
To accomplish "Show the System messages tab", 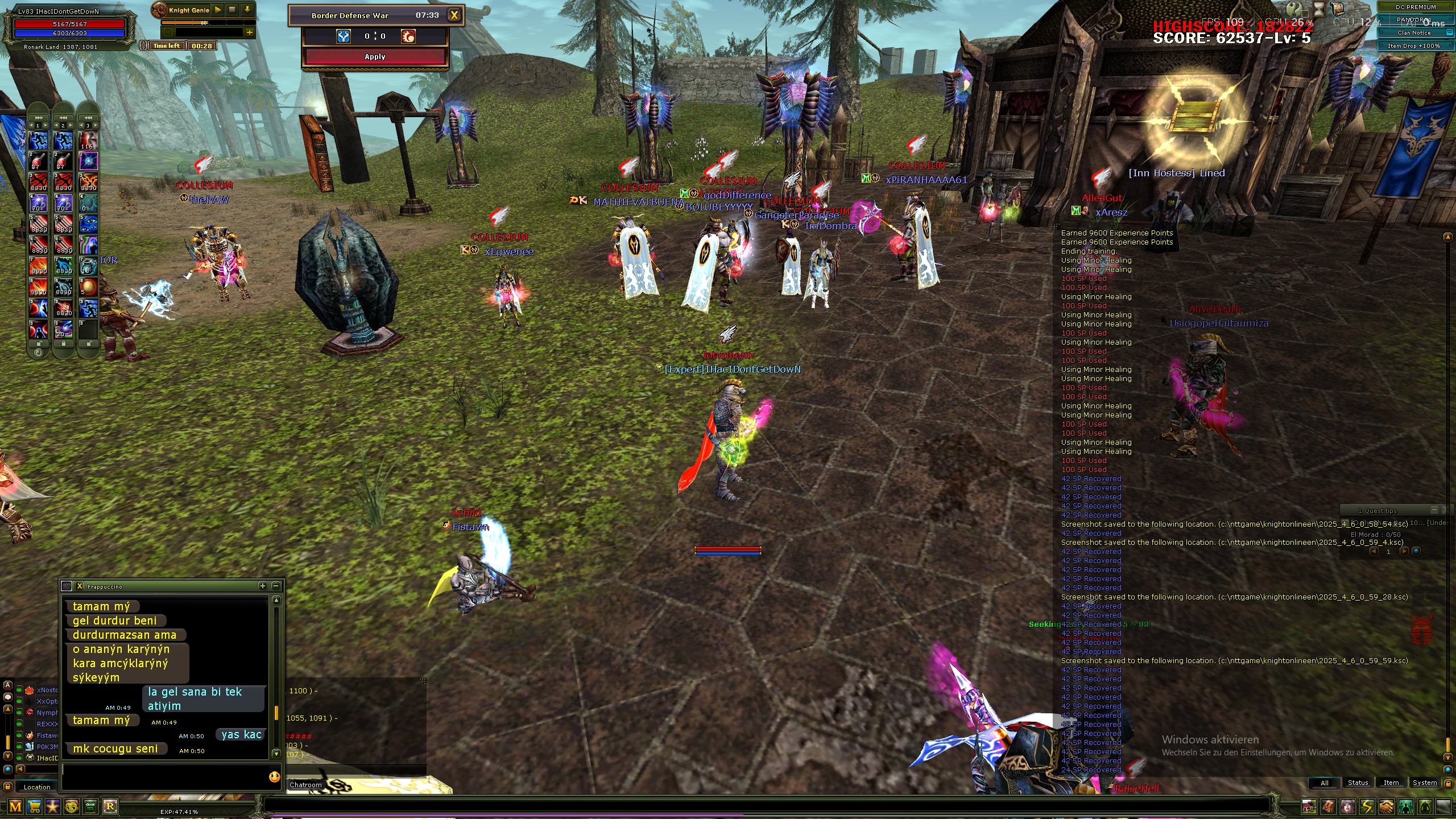I will (x=1424, y=783).
